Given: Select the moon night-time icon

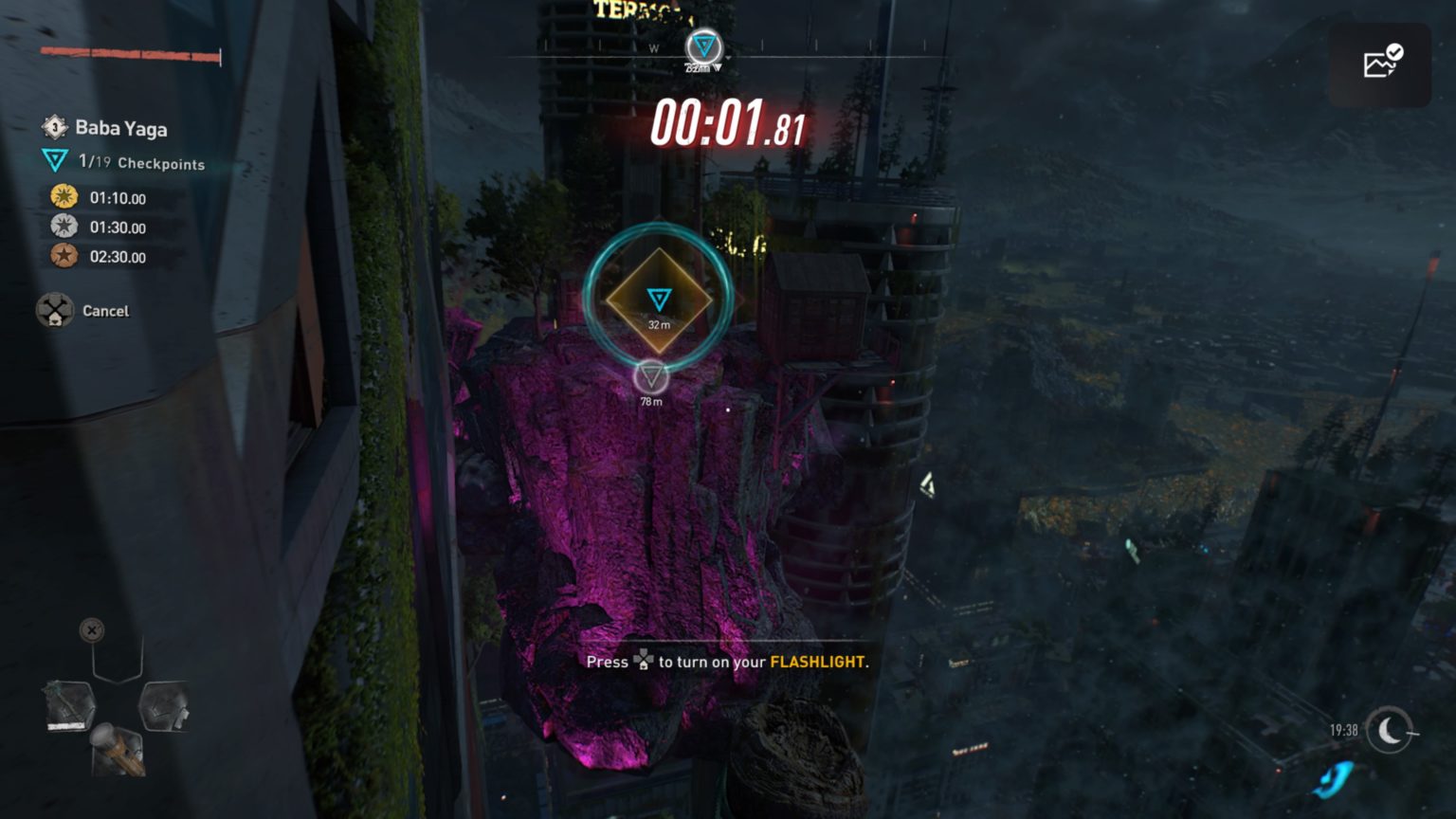Looking at the screenshot, I should (1388, 730).
